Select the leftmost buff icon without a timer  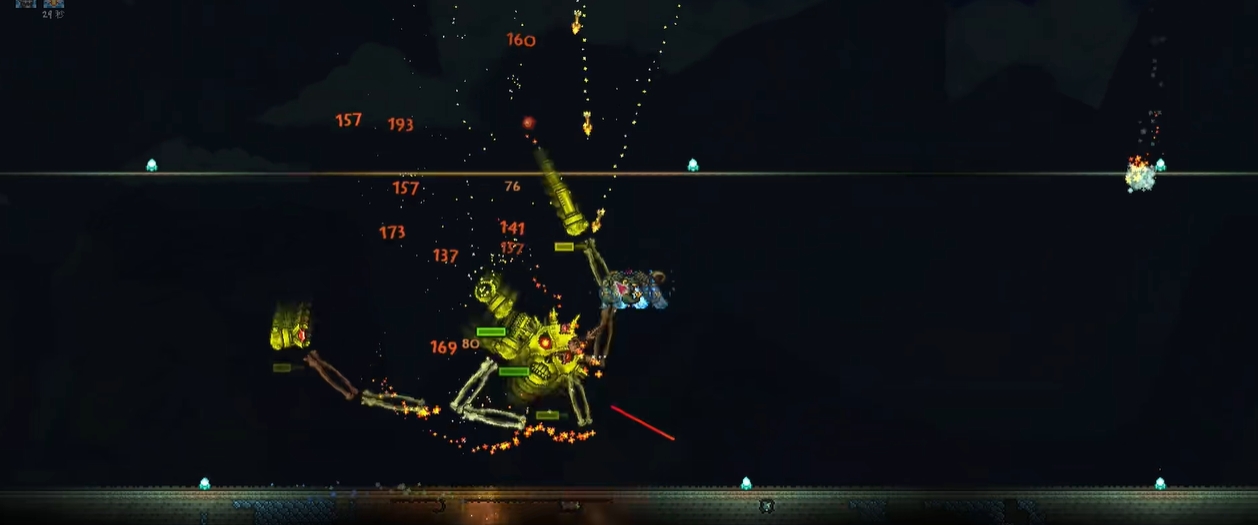26,3
